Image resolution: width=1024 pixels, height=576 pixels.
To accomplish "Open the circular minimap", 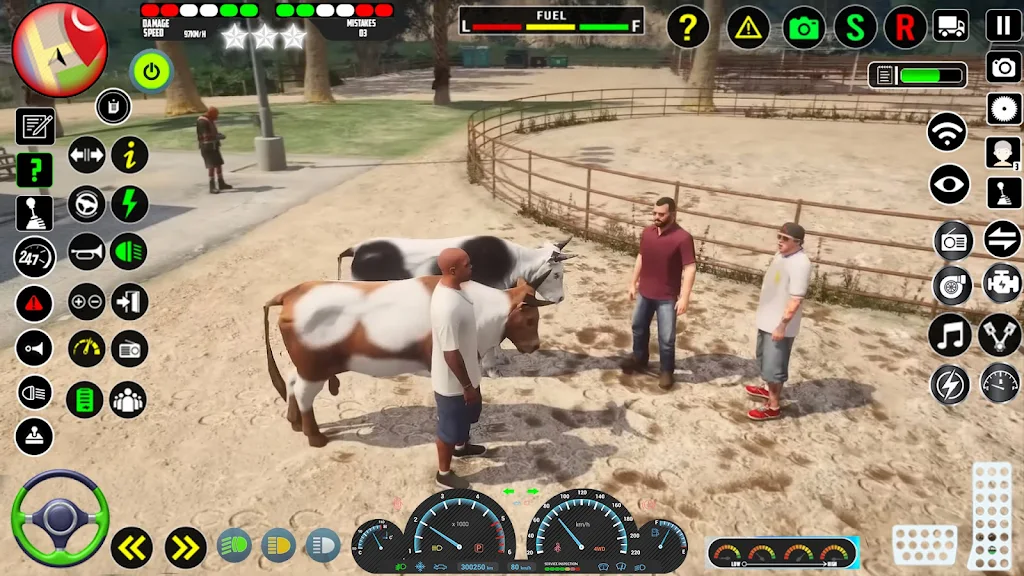I will 59,49.
